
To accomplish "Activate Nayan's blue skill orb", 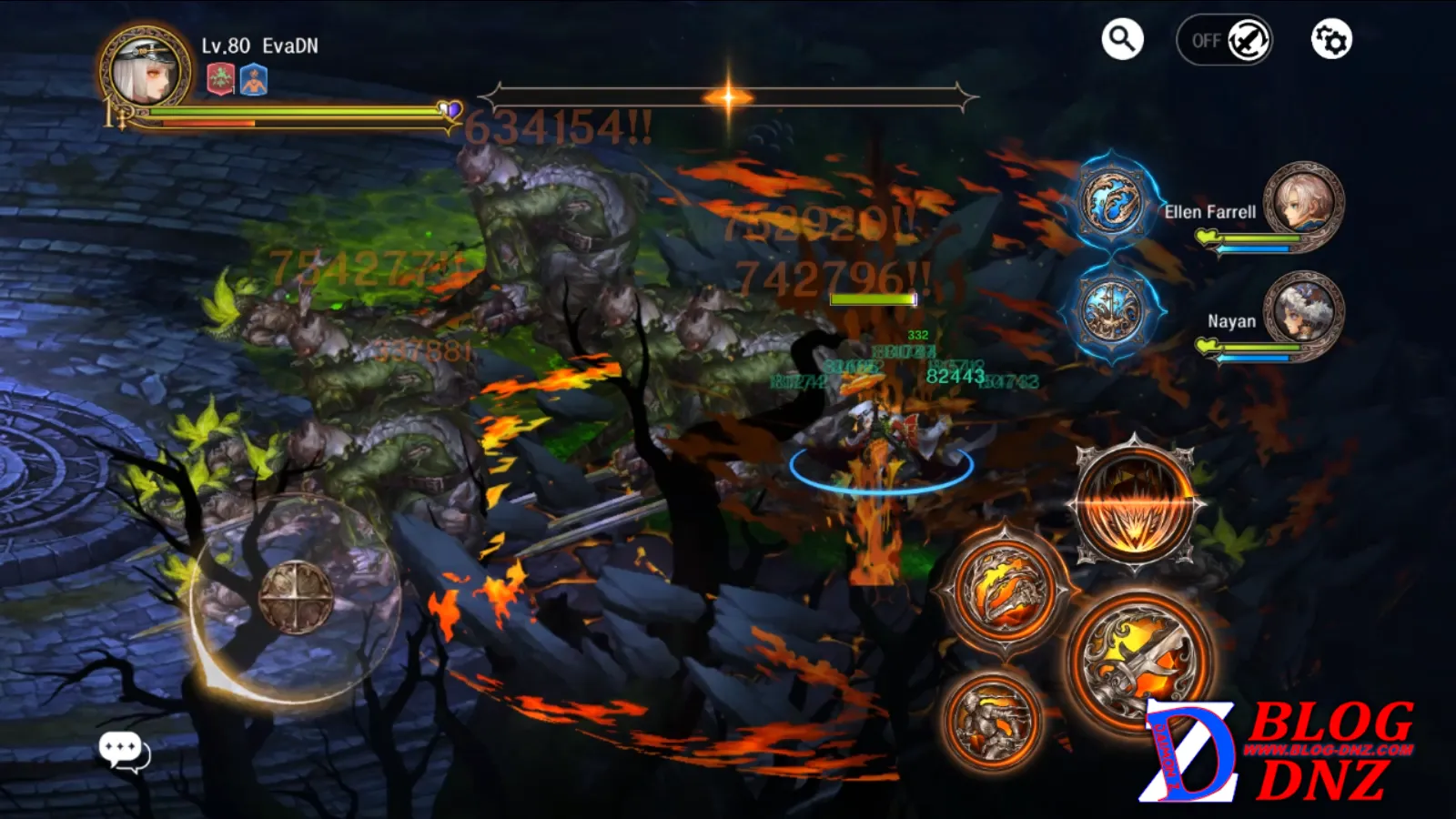I will point(1111,311).
